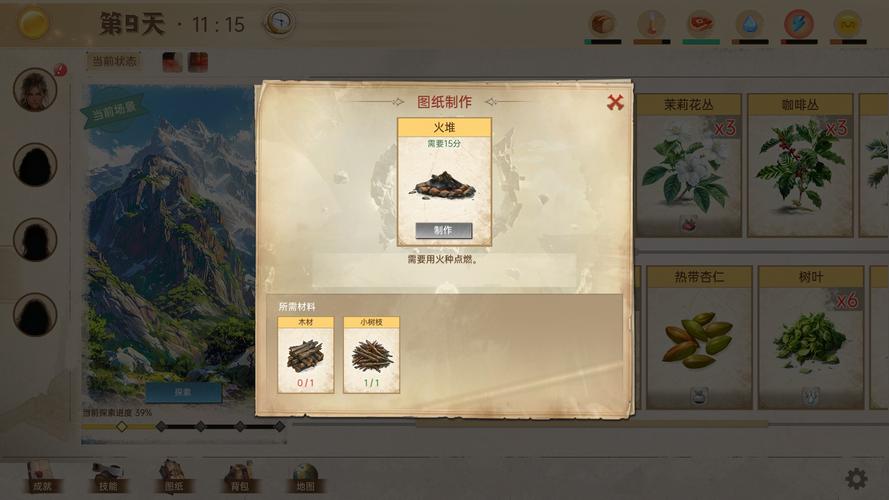The image size is (889, 500).
Task: Select the 树叶 leaves card
Action: [809, 336]
